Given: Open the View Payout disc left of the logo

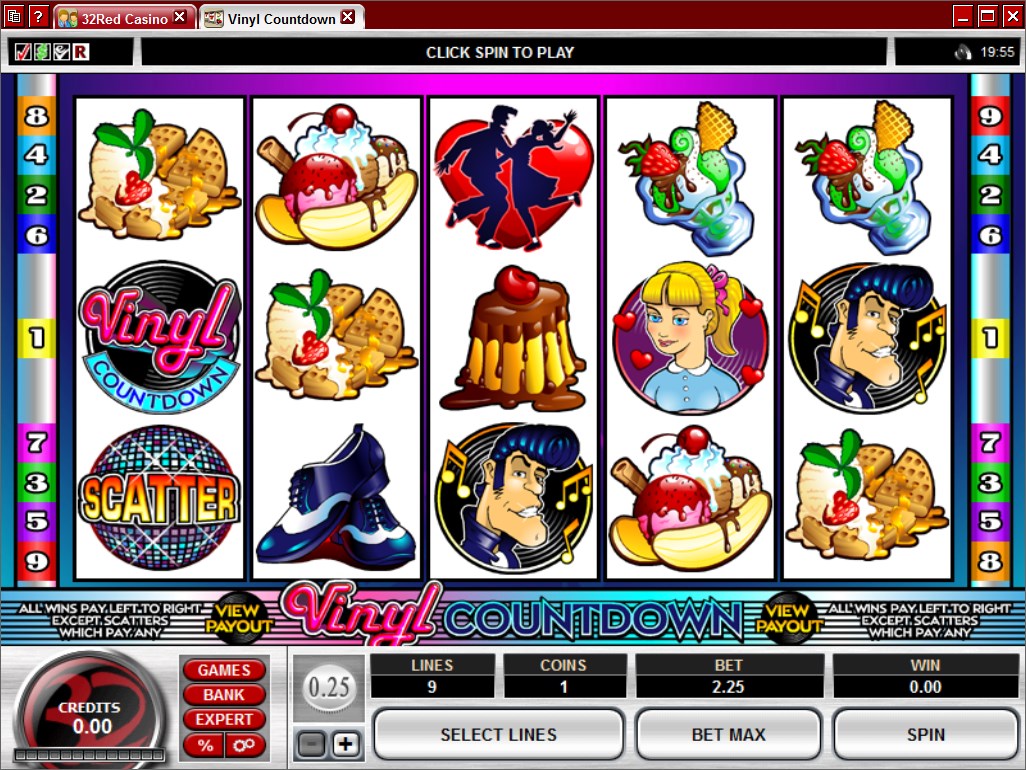Looking at the screenshot, I should [x=239, y=618].
